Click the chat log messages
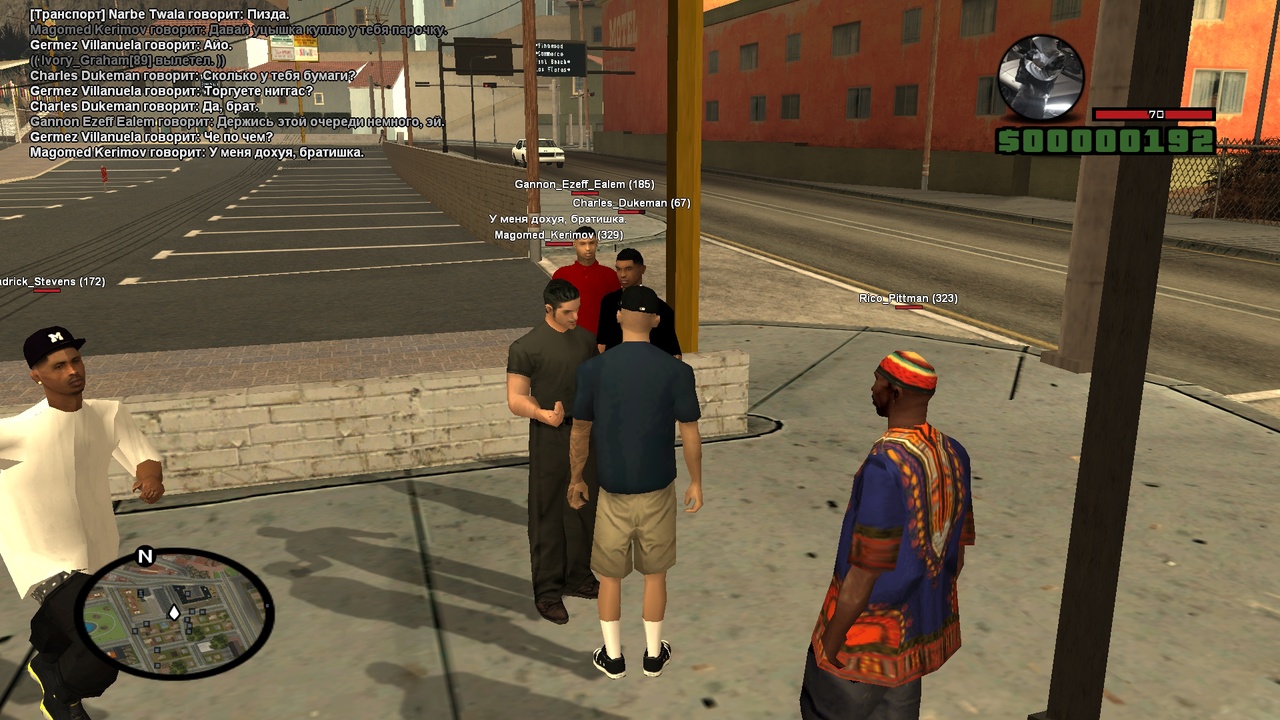 pyautogui.click(x=230, y=84)
